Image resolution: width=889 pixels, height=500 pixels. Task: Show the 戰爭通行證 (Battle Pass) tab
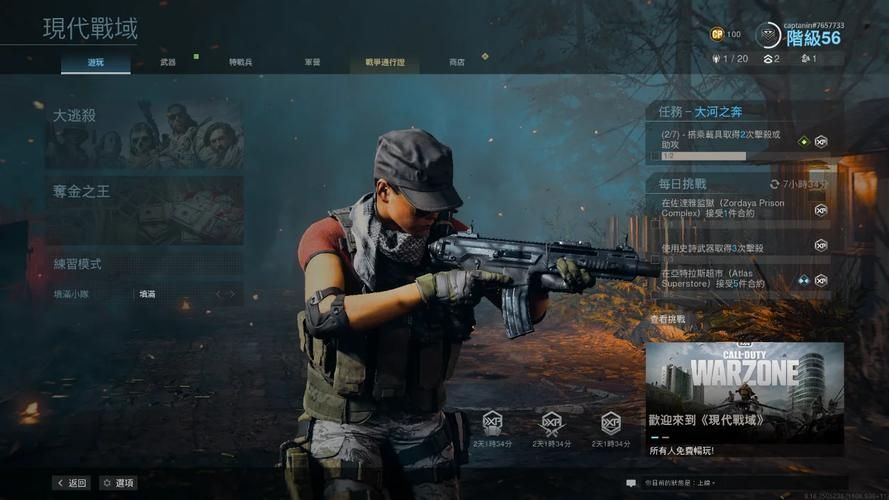click(x=385, y=63)
